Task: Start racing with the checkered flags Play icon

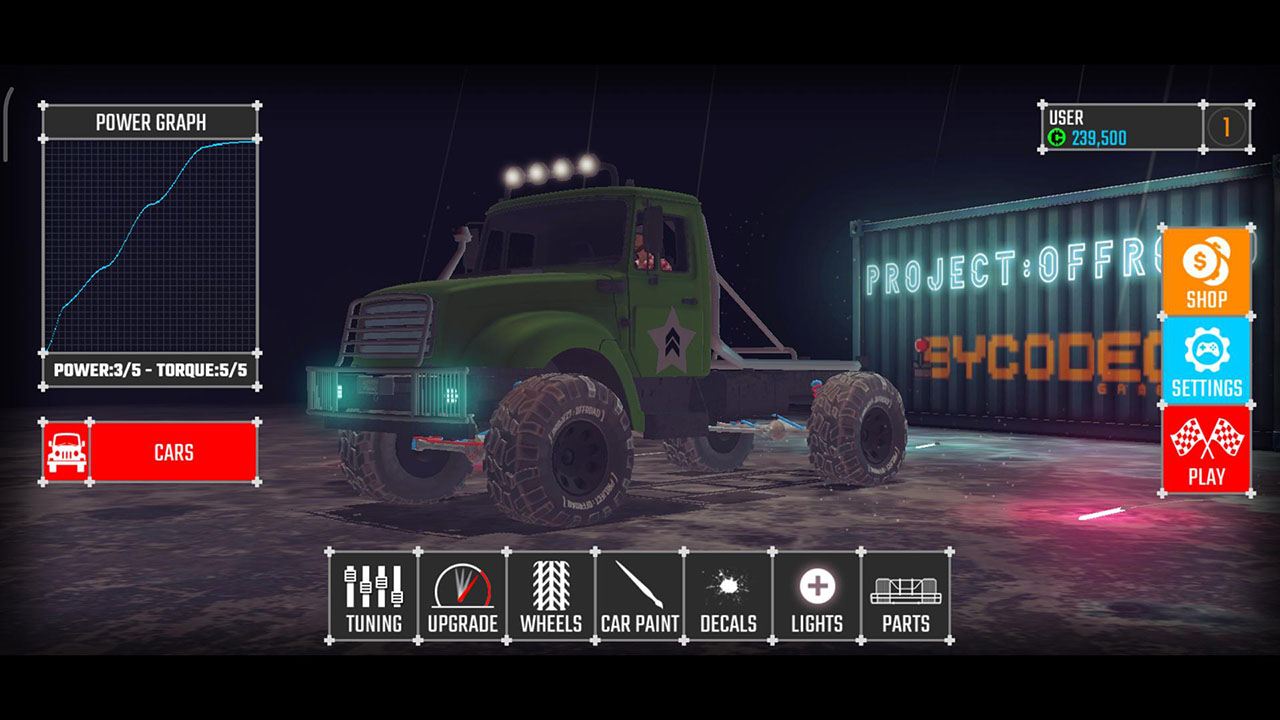Action: (x=1206, y=437)
